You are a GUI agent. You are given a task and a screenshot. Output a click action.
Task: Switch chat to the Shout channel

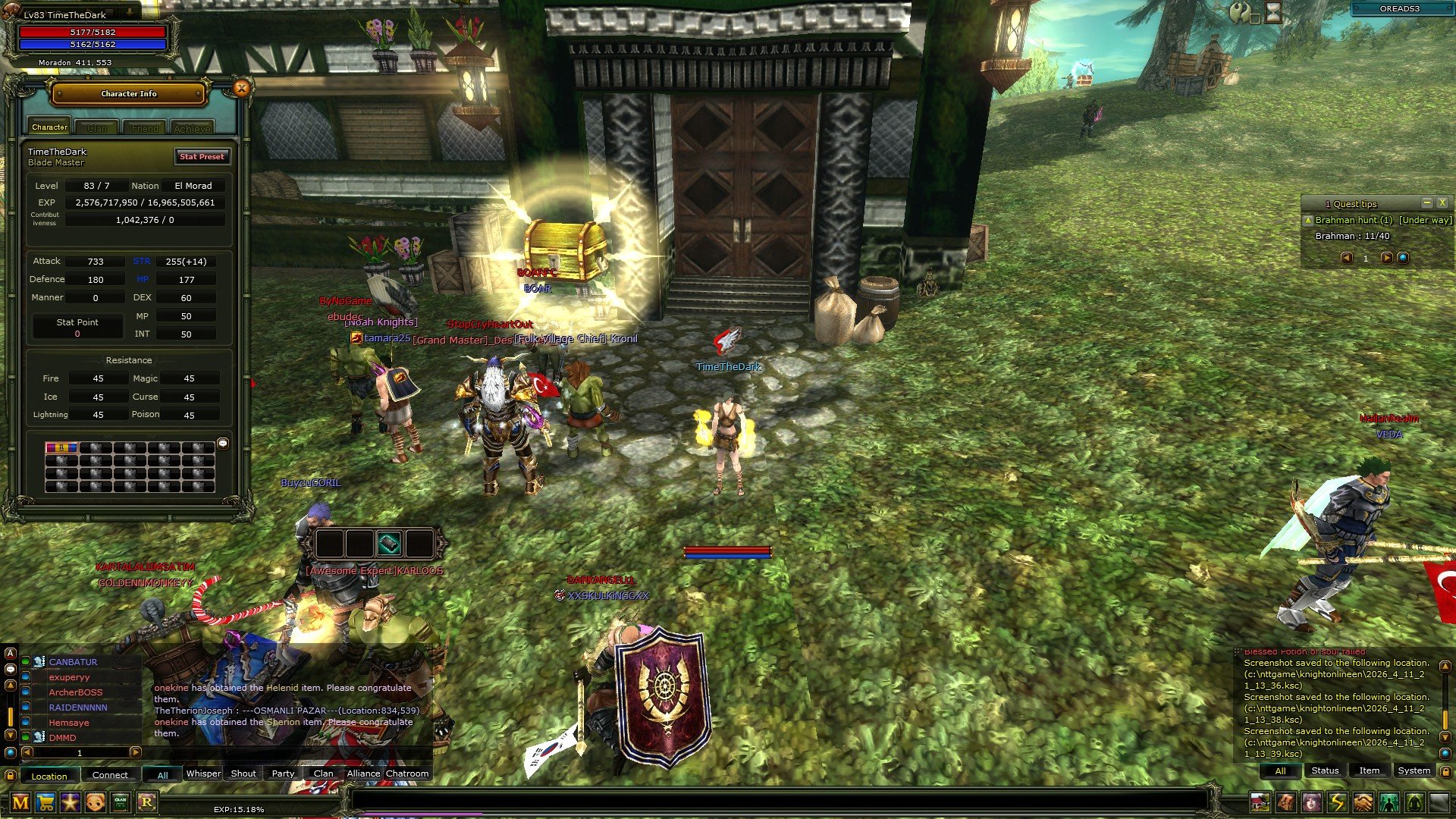pos(243,773)
